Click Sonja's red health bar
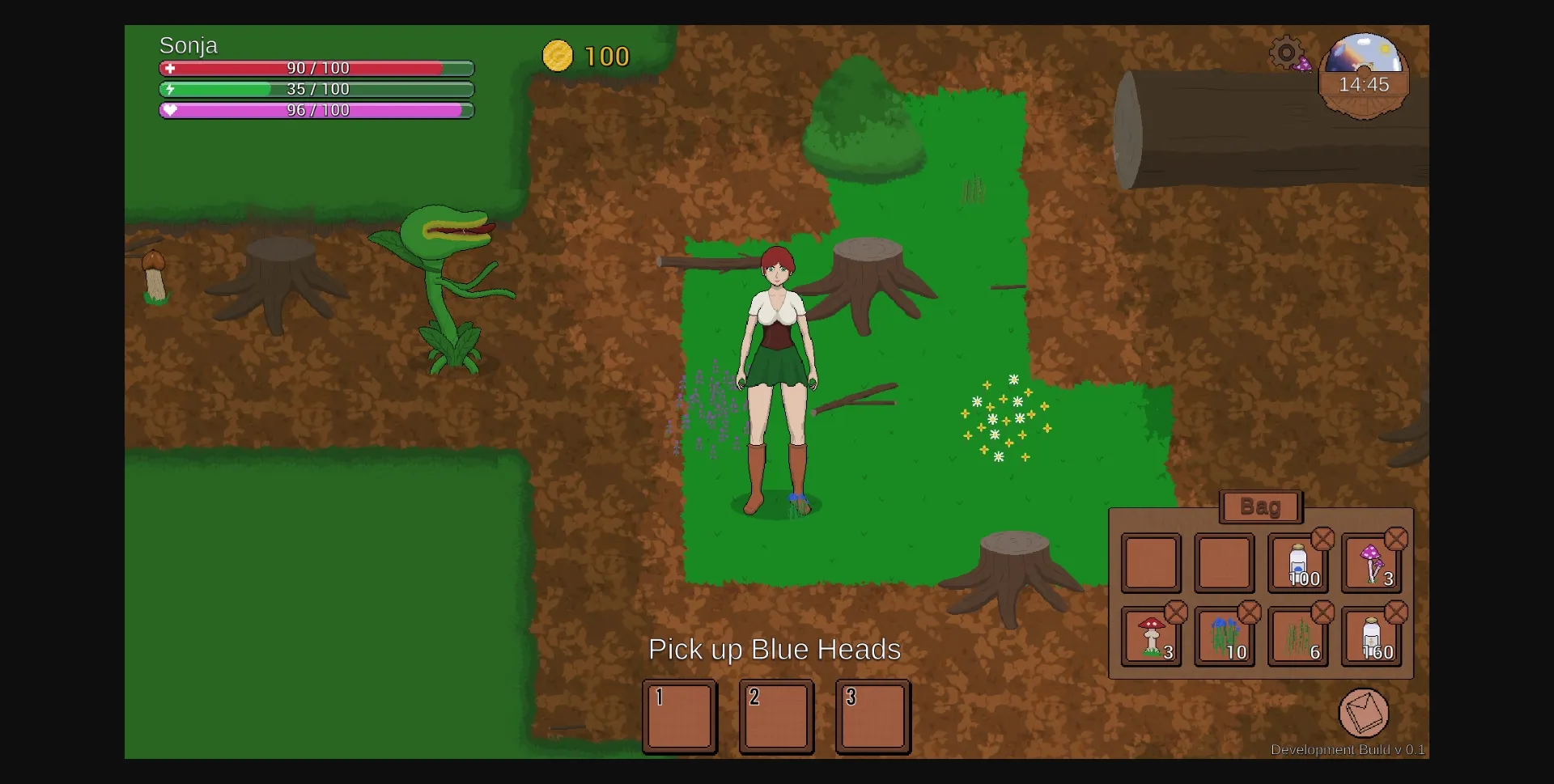The image size is (1554, 784). pyautogui.click(x=316, y=70)
